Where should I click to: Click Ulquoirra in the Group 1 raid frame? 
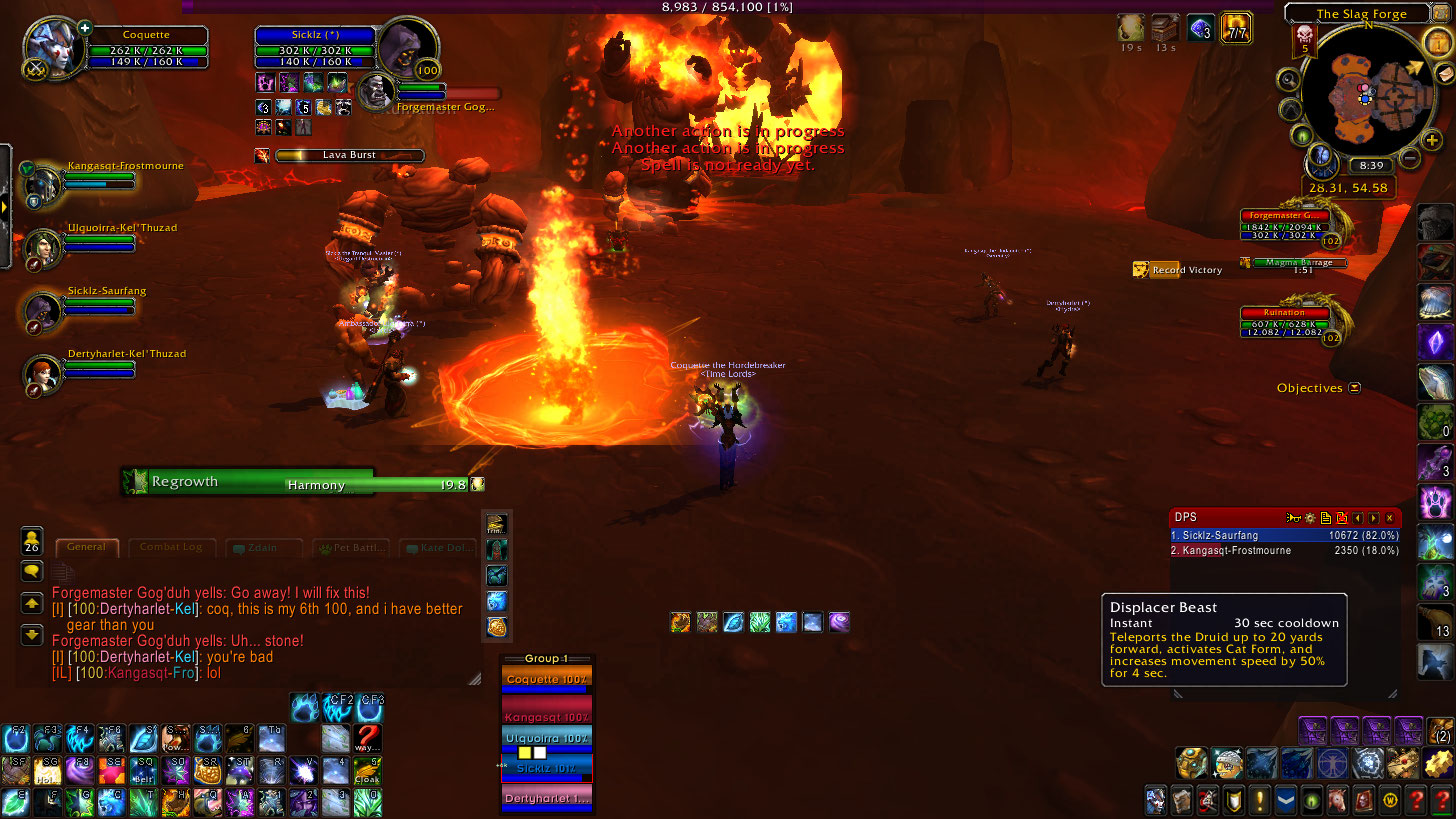546,739
